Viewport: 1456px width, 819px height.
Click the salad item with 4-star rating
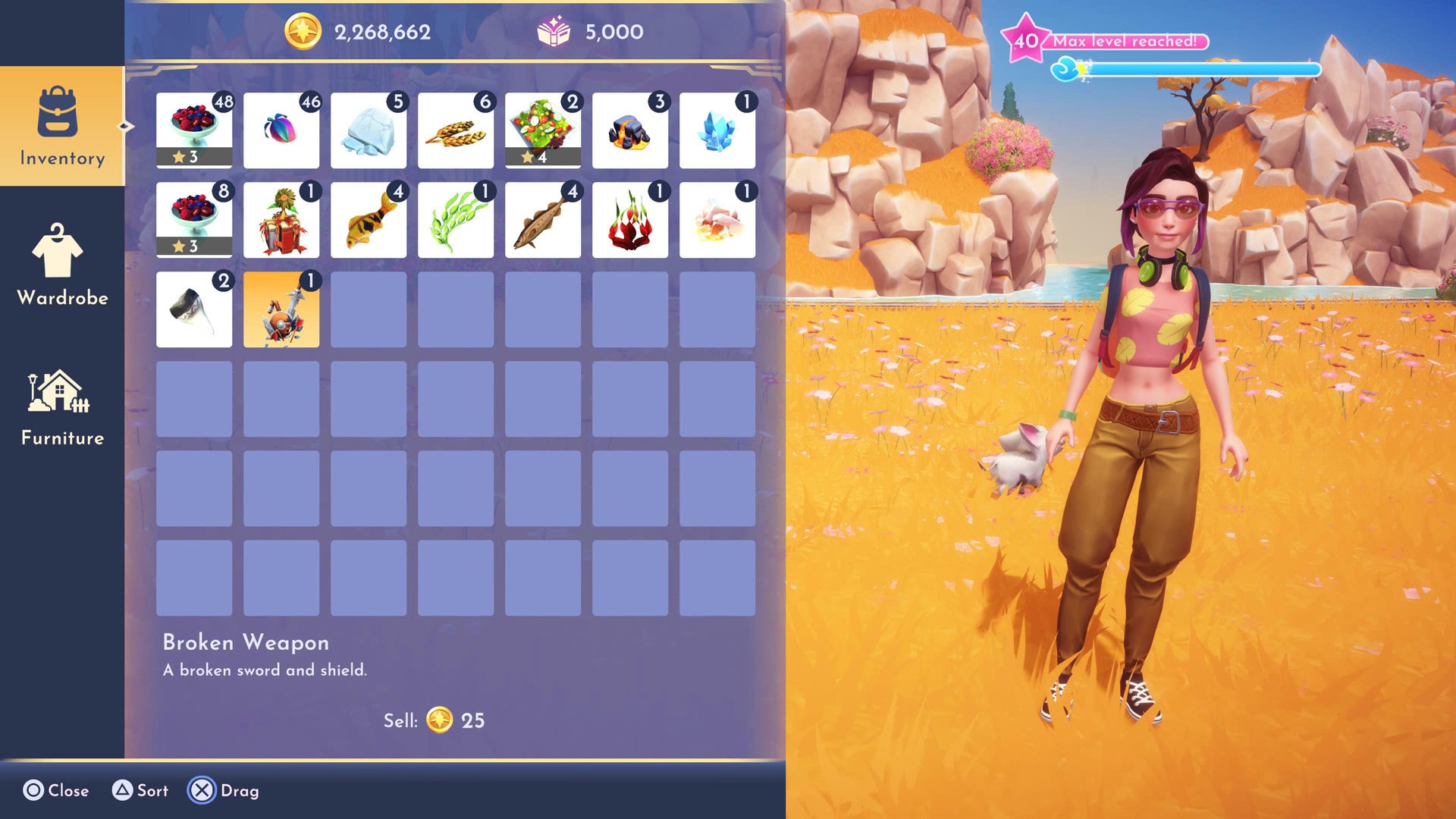tap(543, 130)
